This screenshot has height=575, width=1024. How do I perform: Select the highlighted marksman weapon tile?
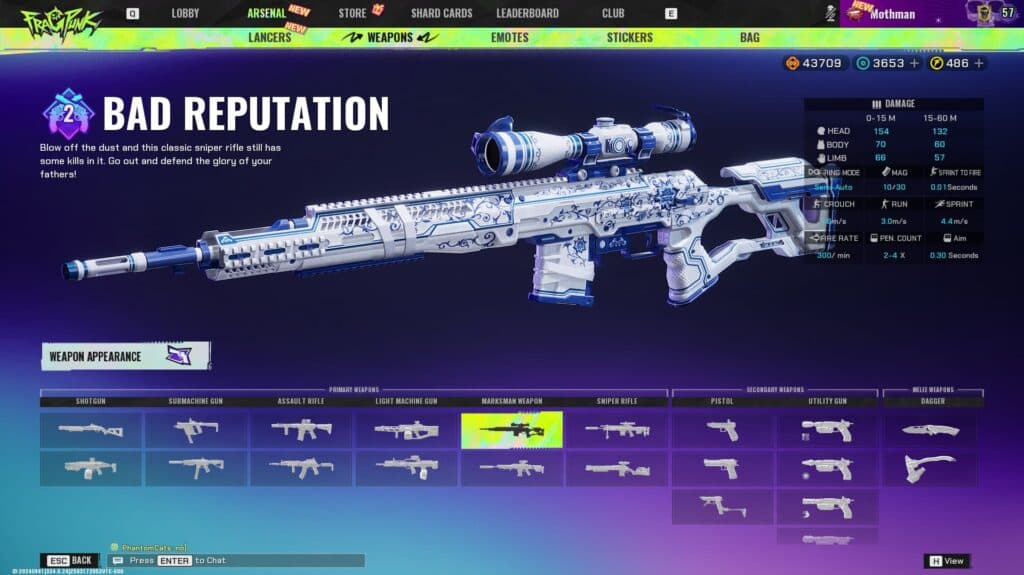pyautogui.click(x=511, y=429)
